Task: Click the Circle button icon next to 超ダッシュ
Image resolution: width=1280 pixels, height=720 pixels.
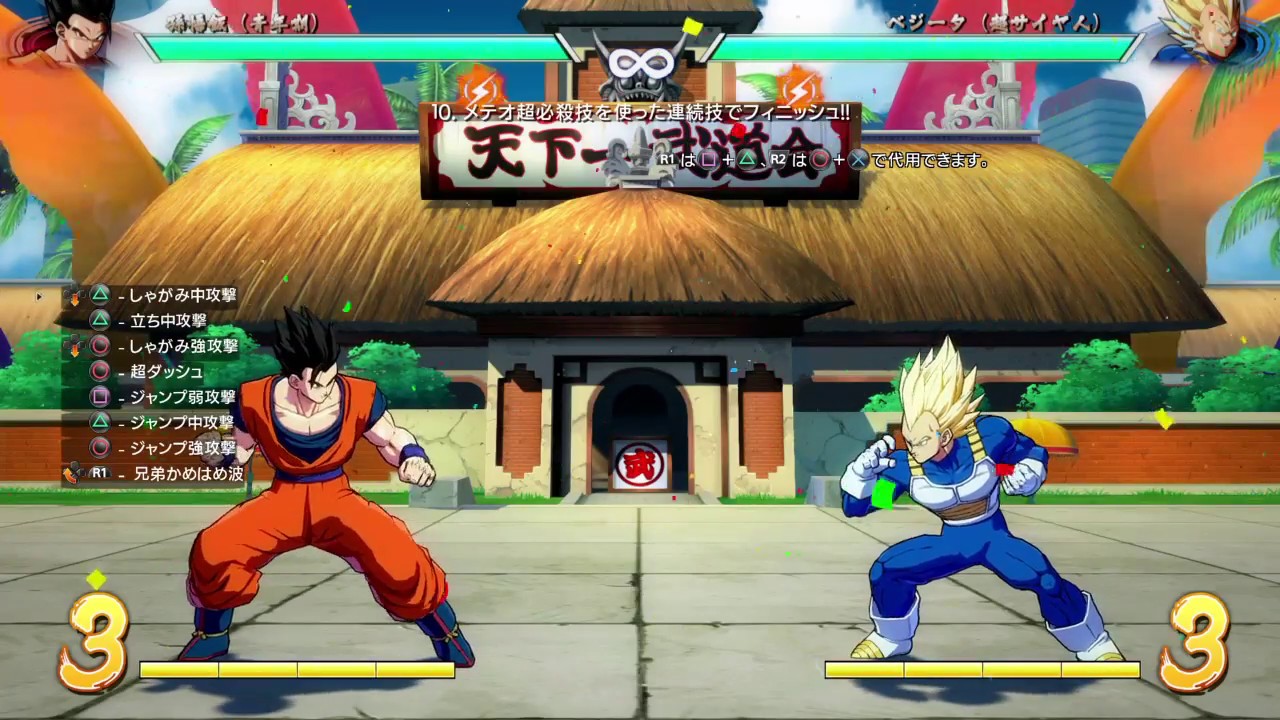Action: [x=100, y=371]
